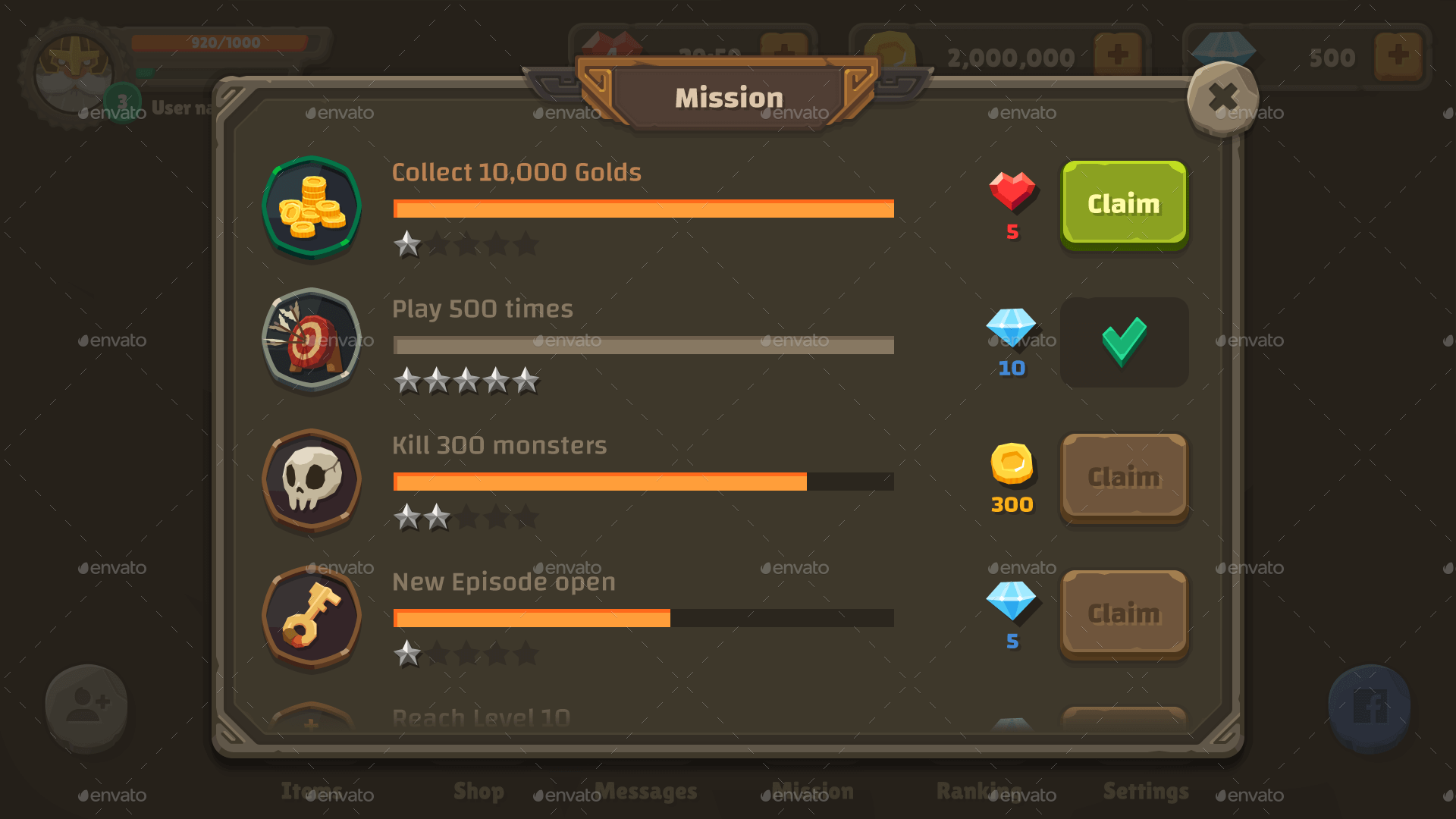The width and height of the screenshot is (1456, 819).
Task: Open the Ranking tab
Action: 980,792
